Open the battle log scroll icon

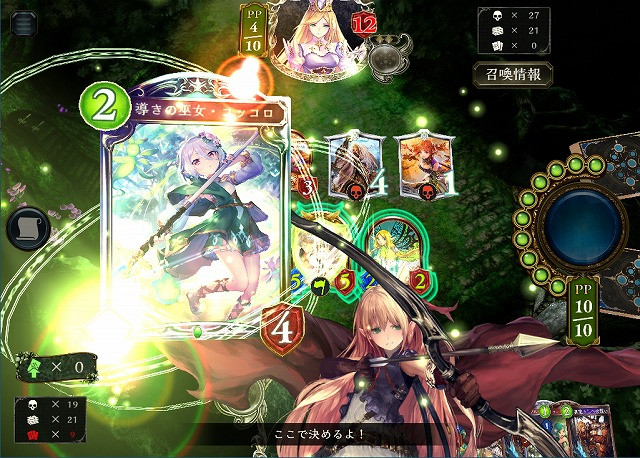click(28, 229)
